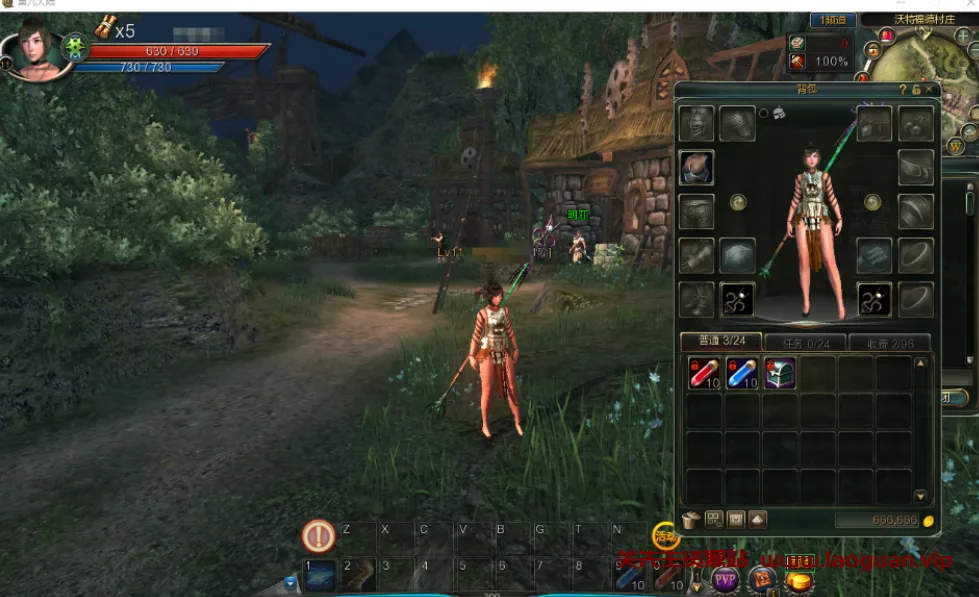Activate hotbar slot 2 skill
Screen dimensions: 979x597
coord(357,574)
